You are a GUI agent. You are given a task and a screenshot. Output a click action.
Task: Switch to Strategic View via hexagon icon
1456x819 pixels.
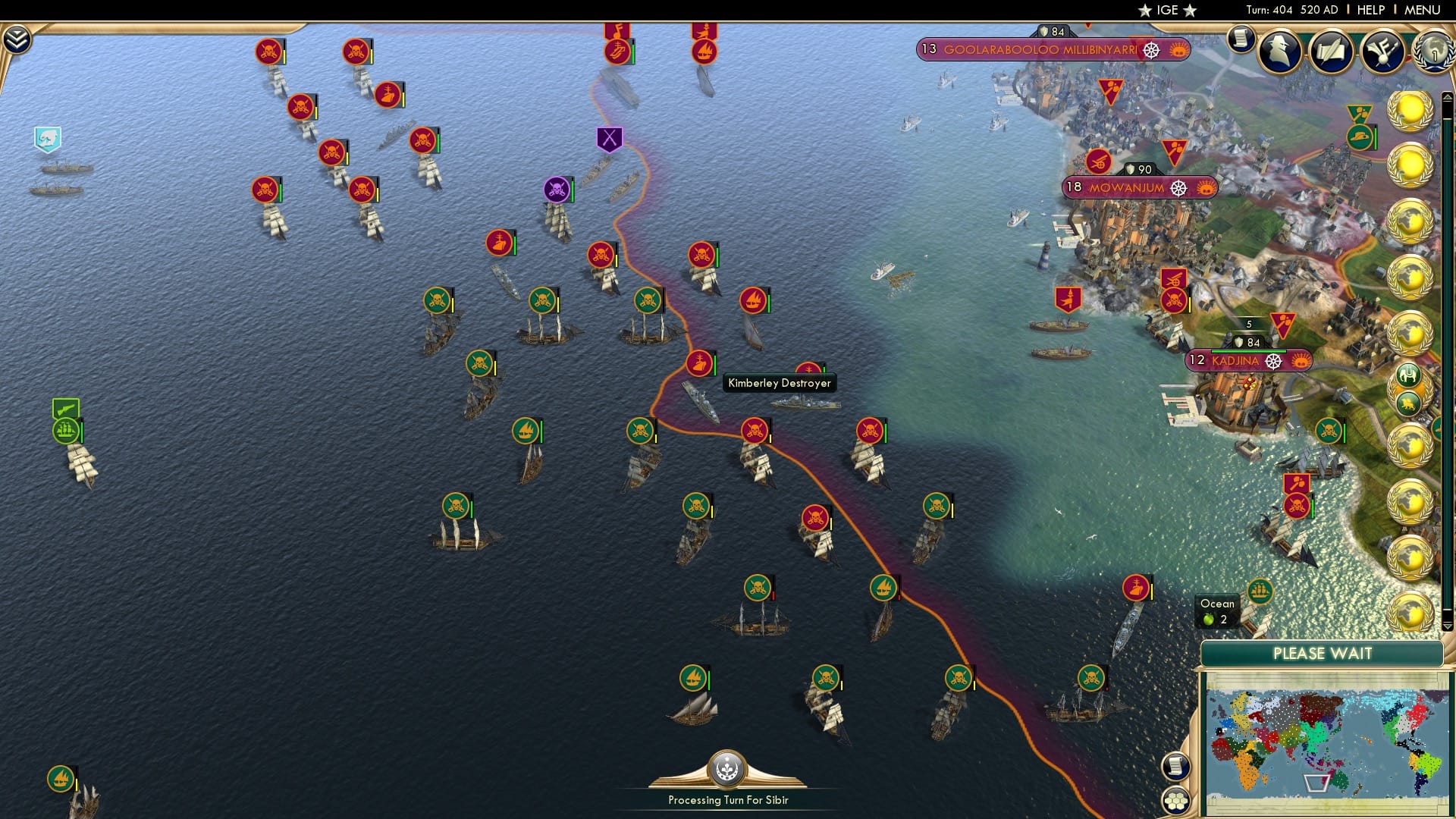coord(1175,799)
